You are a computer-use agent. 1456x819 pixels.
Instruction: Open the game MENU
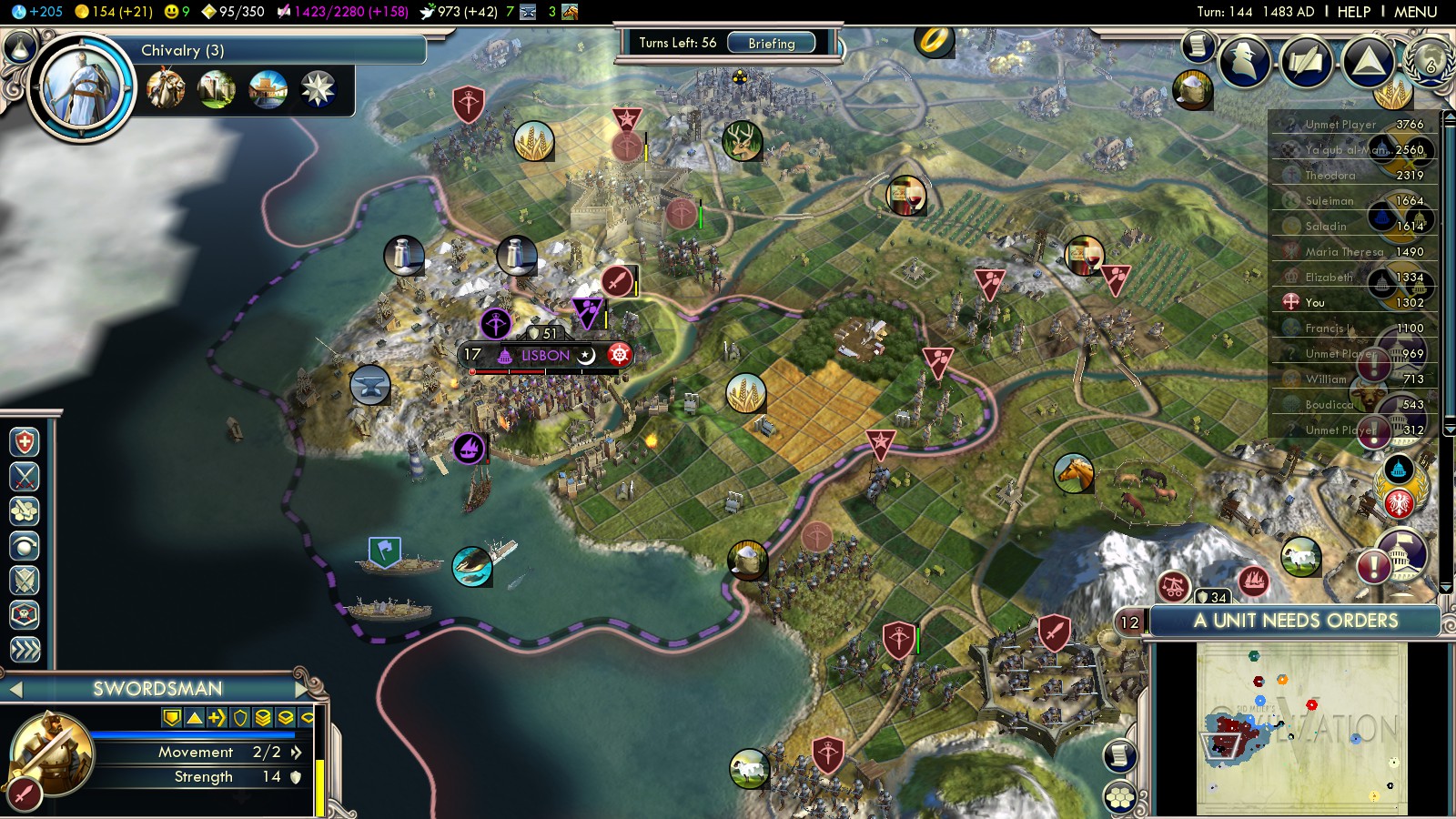[x=1415, y=12]
